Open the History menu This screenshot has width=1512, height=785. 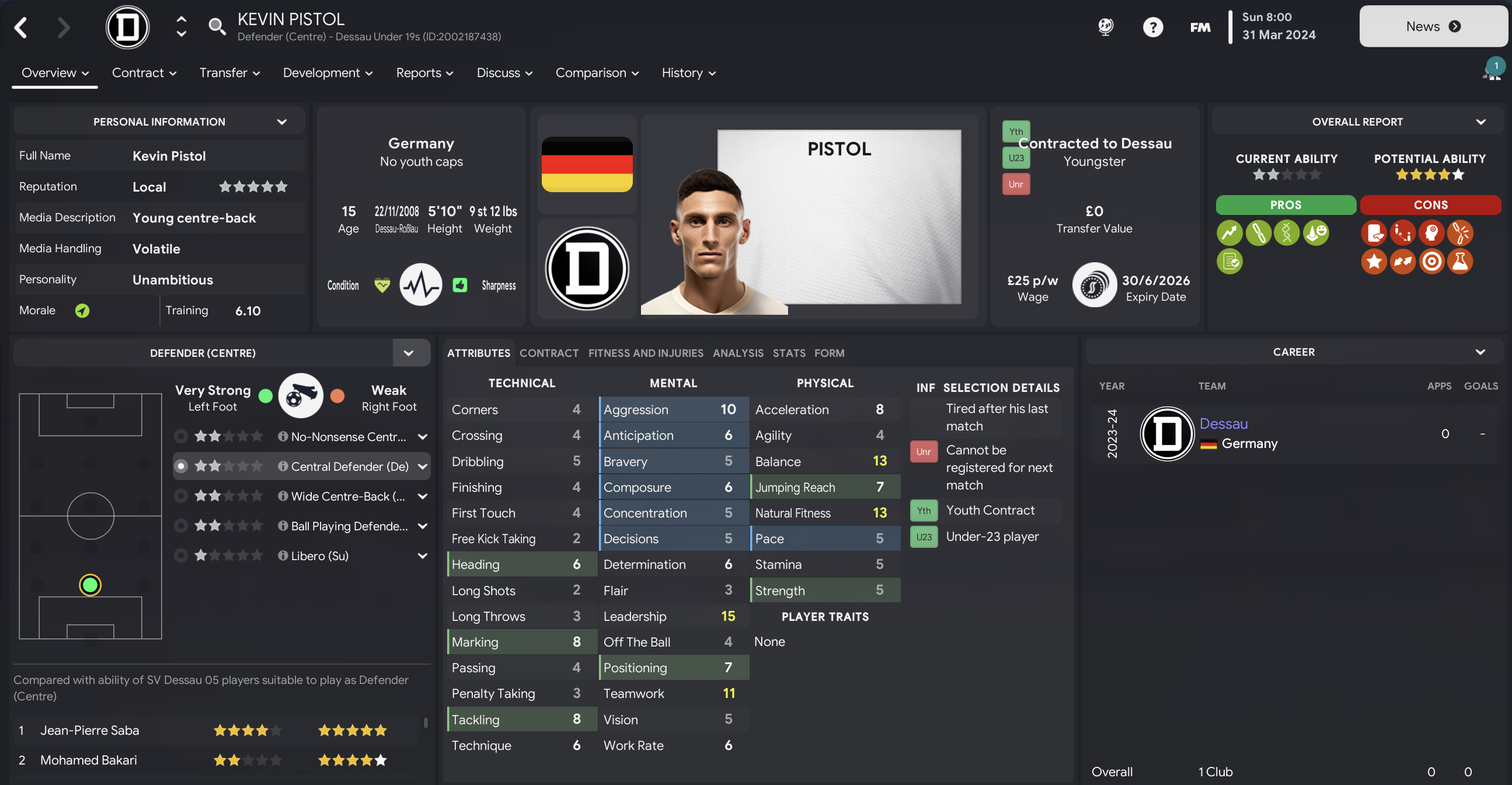point(688,73)
